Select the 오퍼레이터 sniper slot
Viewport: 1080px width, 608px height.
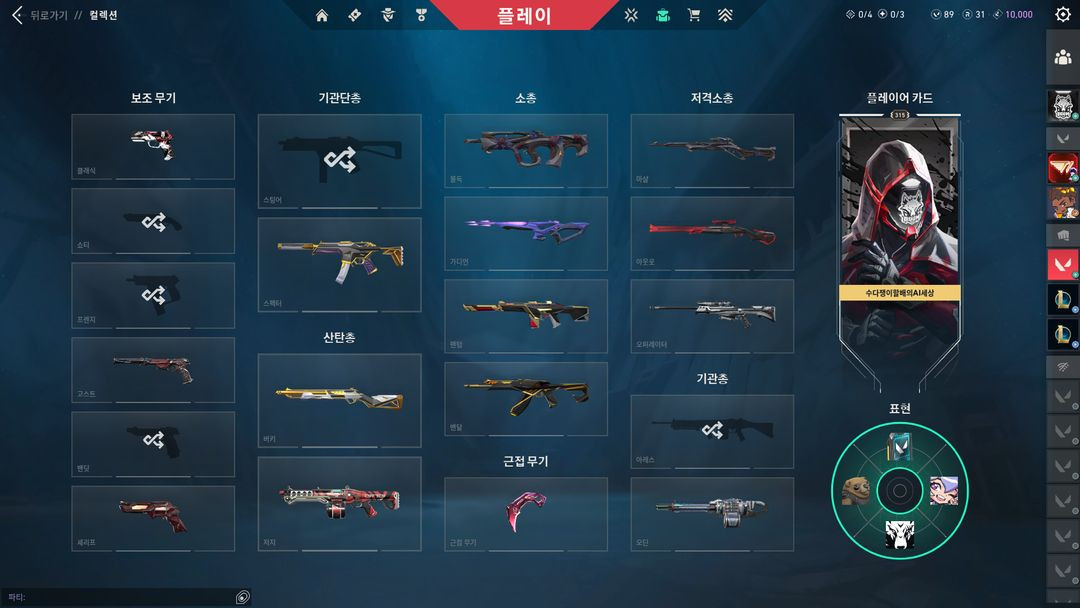pyautogui.click(x=712, y=315)
